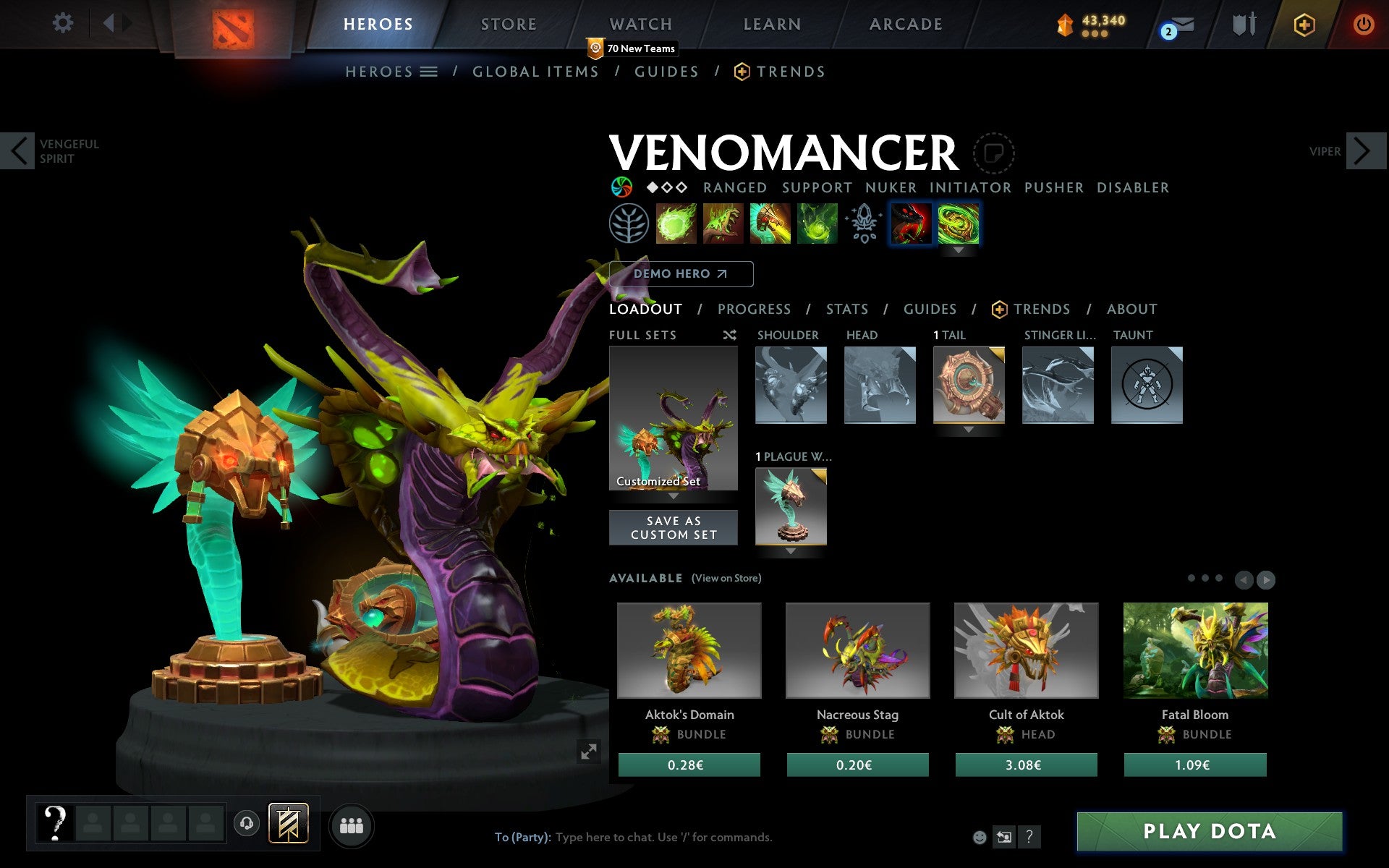Switch to the Progress tab
The height and width of the screenshot is (868, 1389).
coord(754,310)
